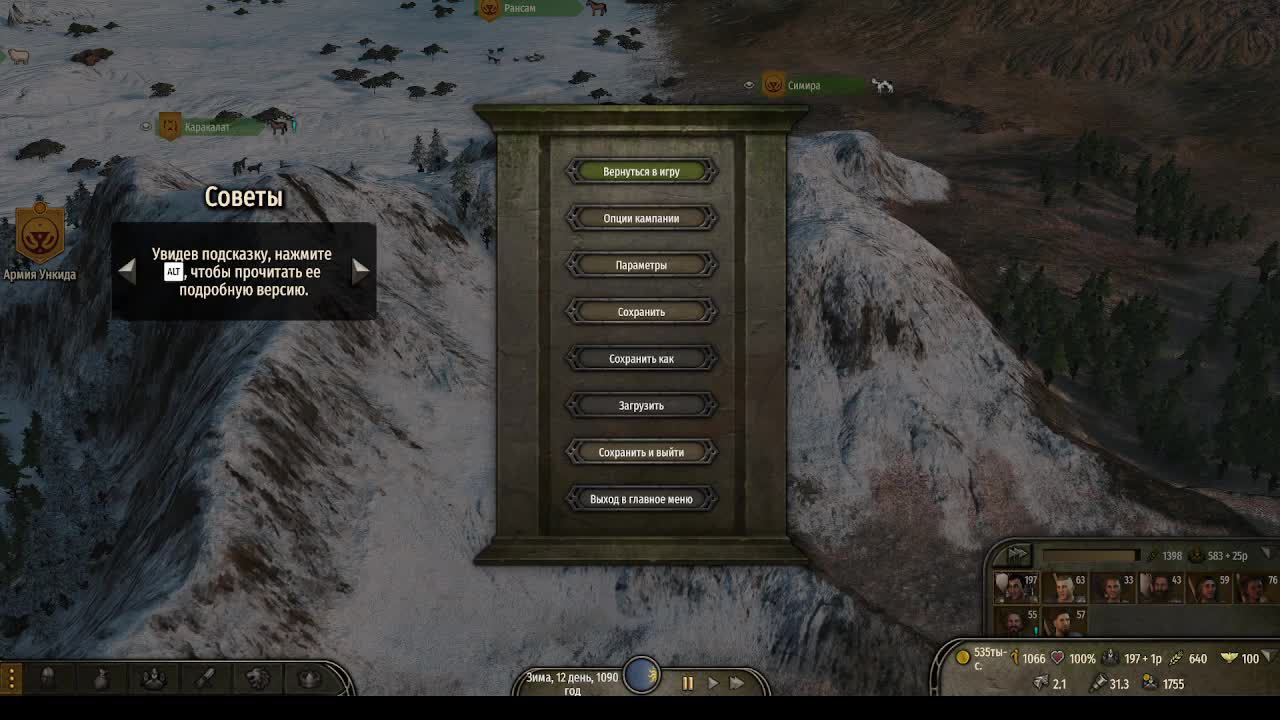Viewport: 1280px width, 720px height.
Task: Pause the campaign time
Action: point(688,684)
